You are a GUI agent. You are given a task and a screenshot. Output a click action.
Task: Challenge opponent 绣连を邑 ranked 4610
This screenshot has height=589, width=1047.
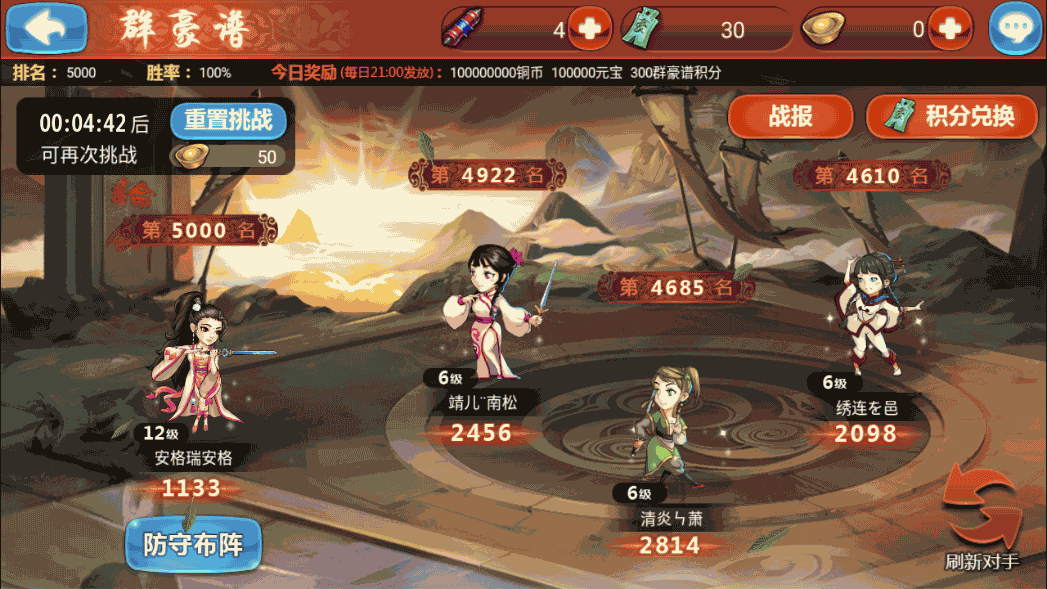pos(867,312)
